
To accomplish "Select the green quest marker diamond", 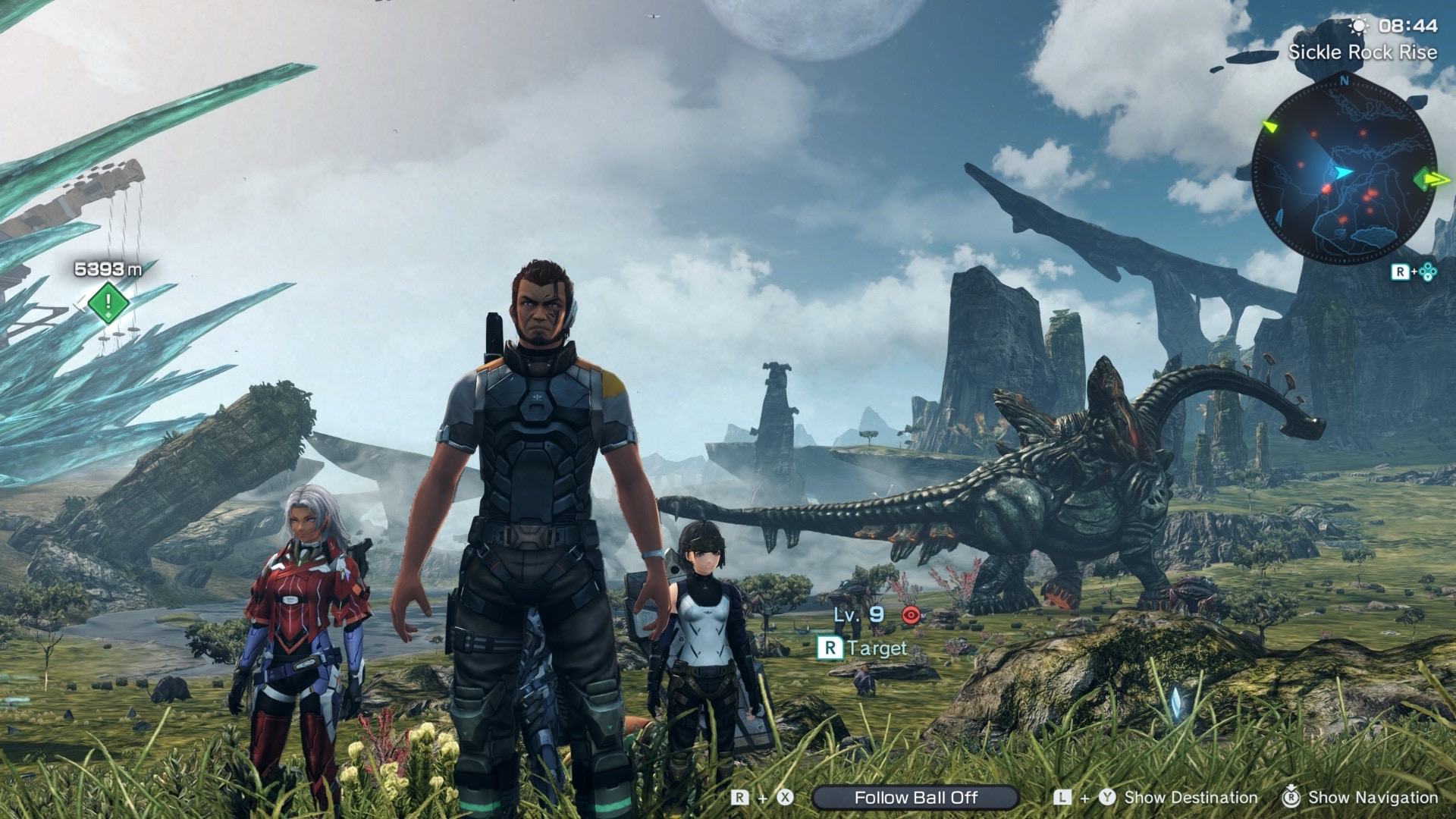I will pos(108,302).
